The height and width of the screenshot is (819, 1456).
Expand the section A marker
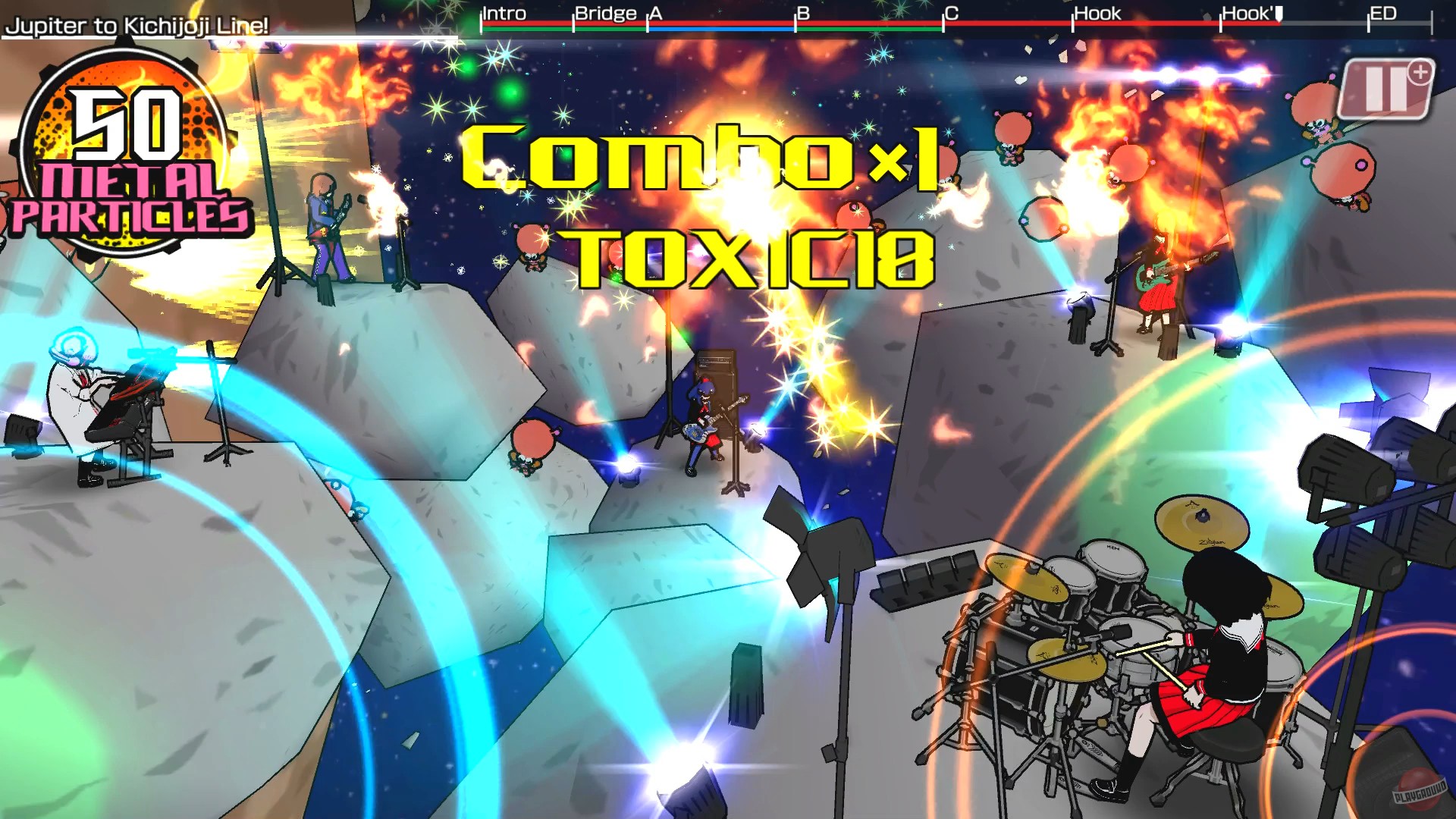(x=654, y=13)
